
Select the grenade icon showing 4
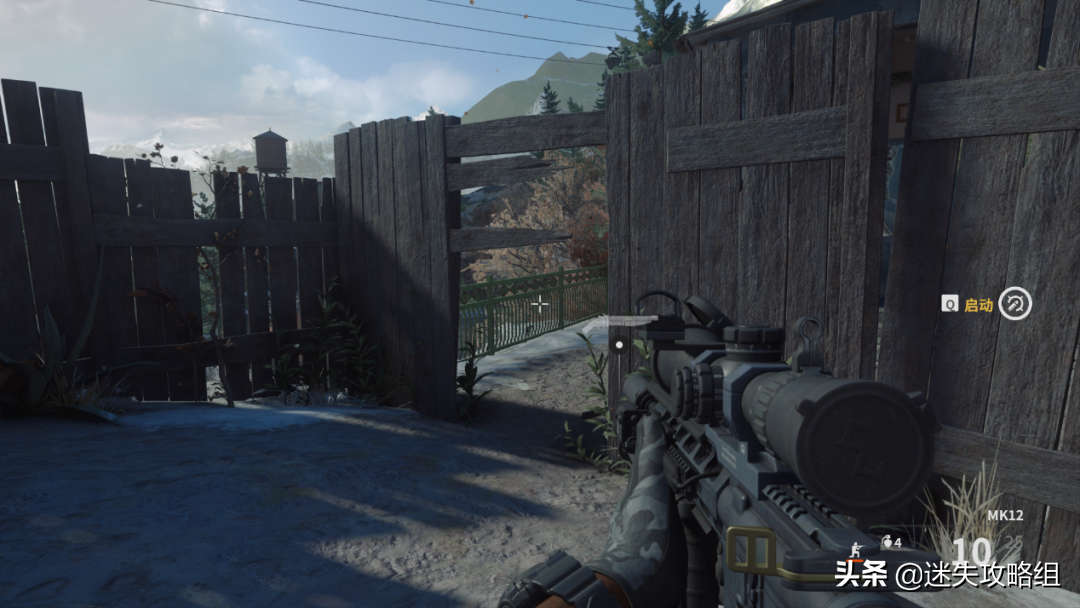[x=886, y=542]
